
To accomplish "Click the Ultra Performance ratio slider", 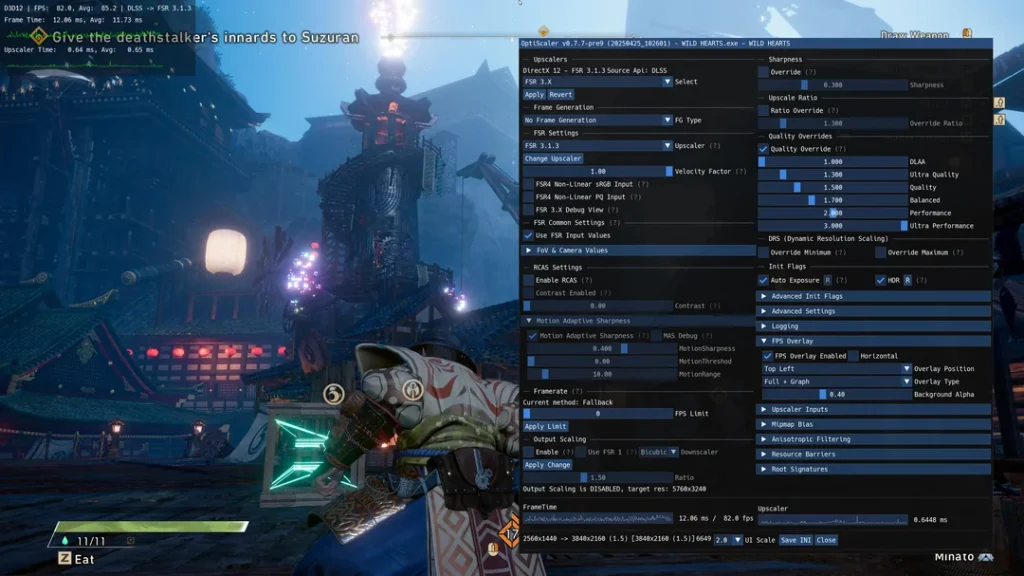I will pyautogui.click(x=832, y=226).
